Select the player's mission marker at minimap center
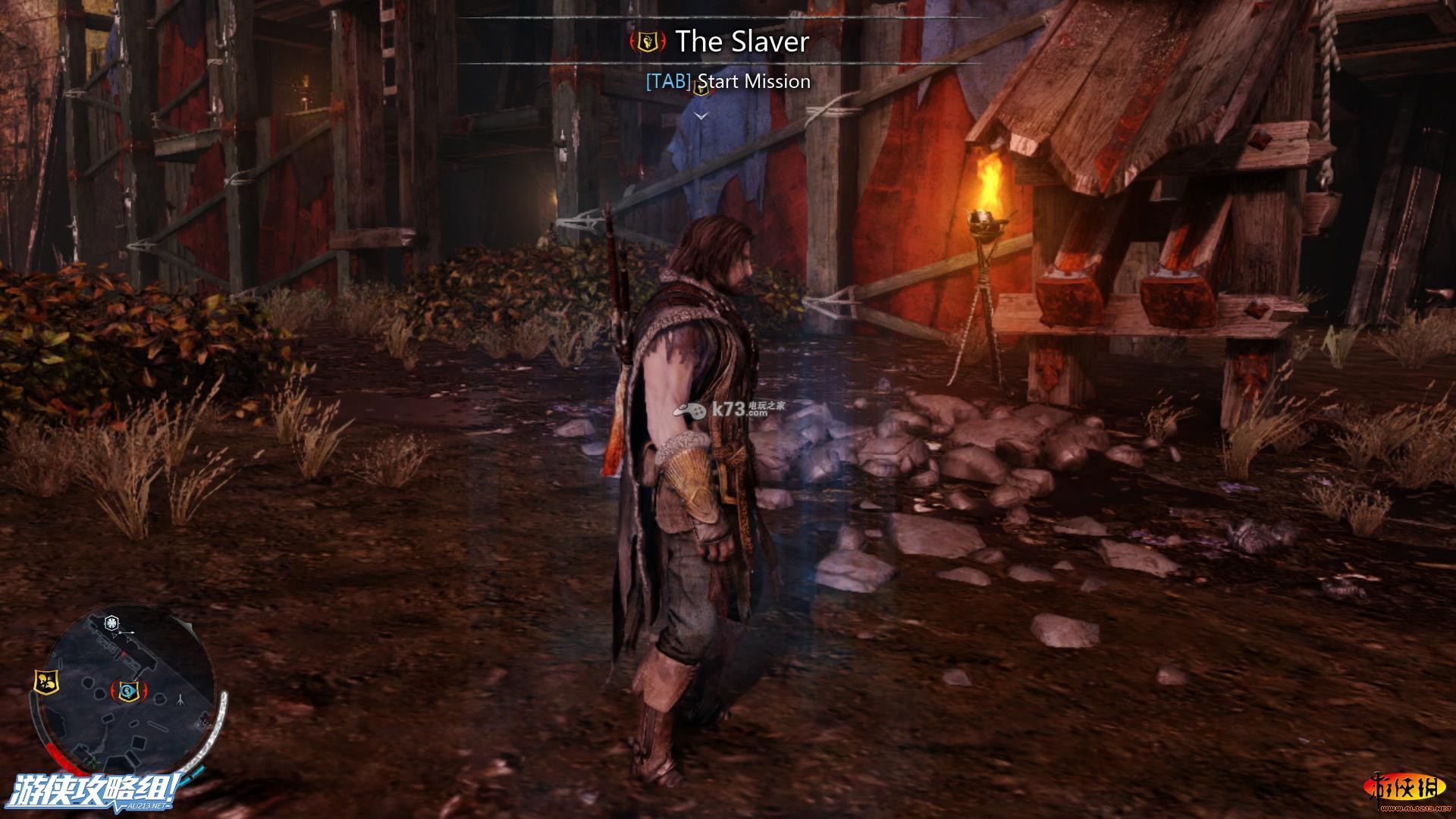 tap(130, 690)
